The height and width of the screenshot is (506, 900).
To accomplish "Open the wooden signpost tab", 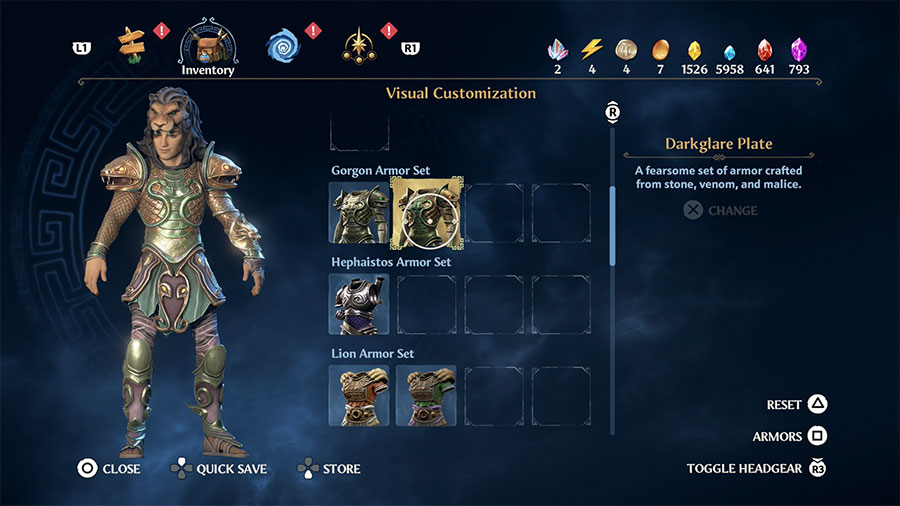I will (x=131, y=42).
